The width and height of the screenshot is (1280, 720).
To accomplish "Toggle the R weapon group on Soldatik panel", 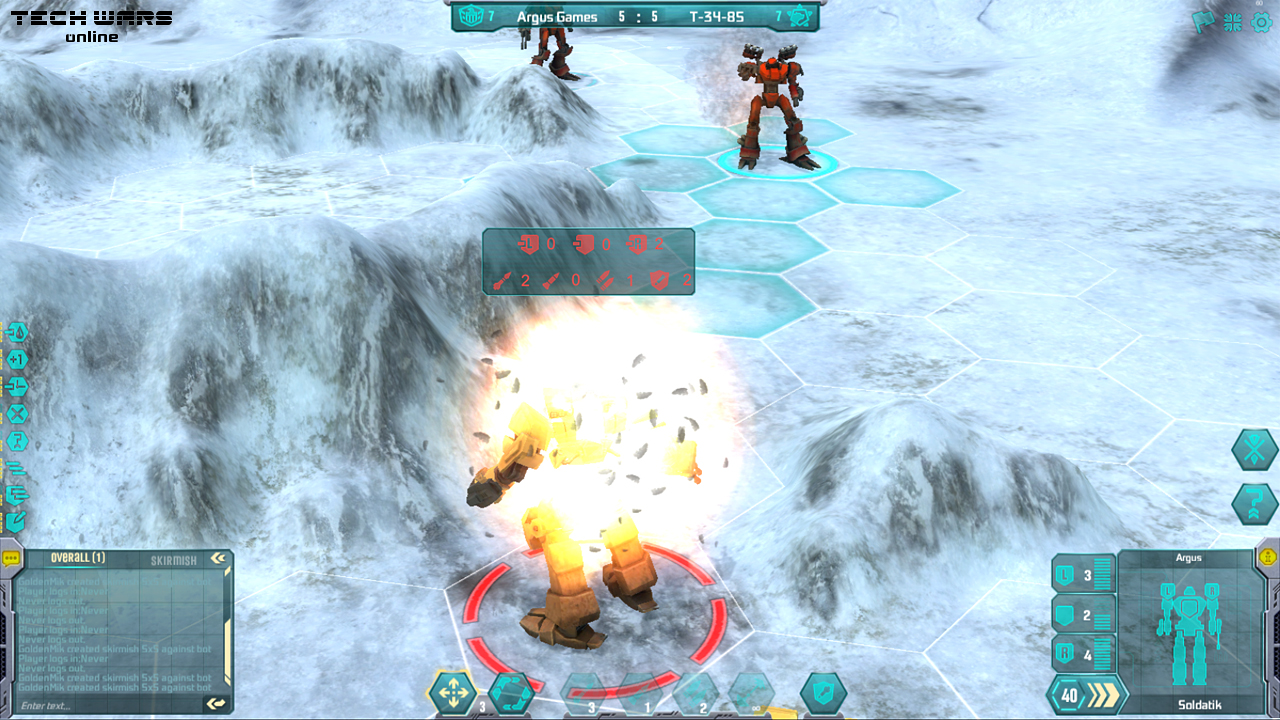I will tap(1064, 654).
